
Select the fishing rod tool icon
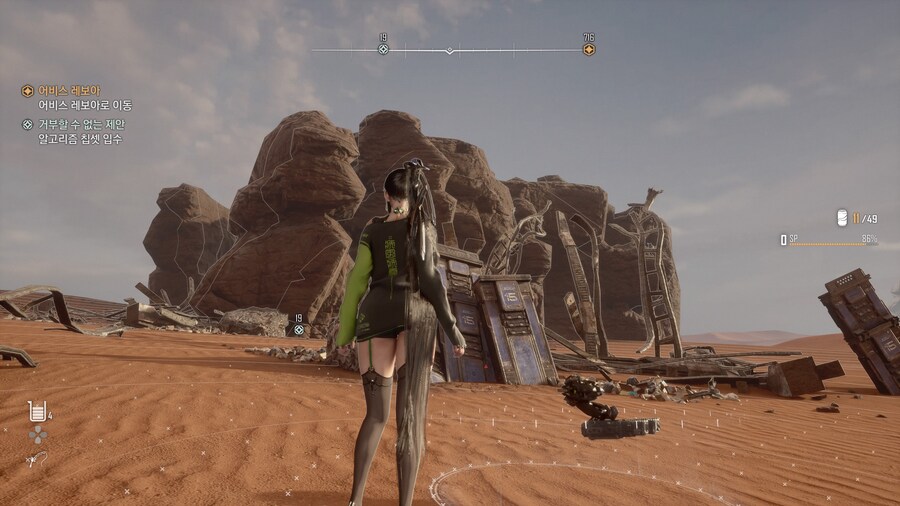coord(36,459)
